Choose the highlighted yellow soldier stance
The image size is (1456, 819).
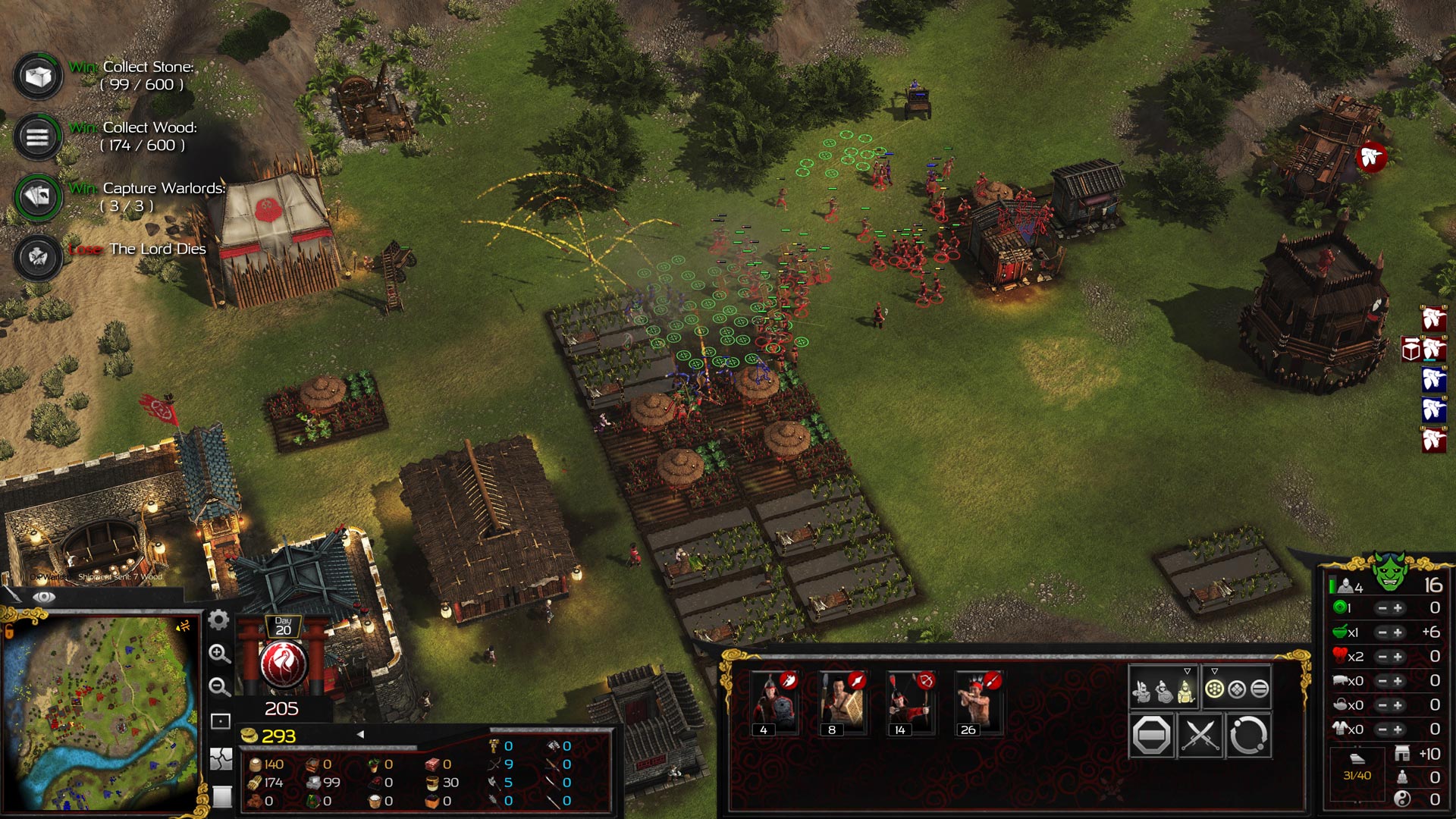pos(1186,691)
